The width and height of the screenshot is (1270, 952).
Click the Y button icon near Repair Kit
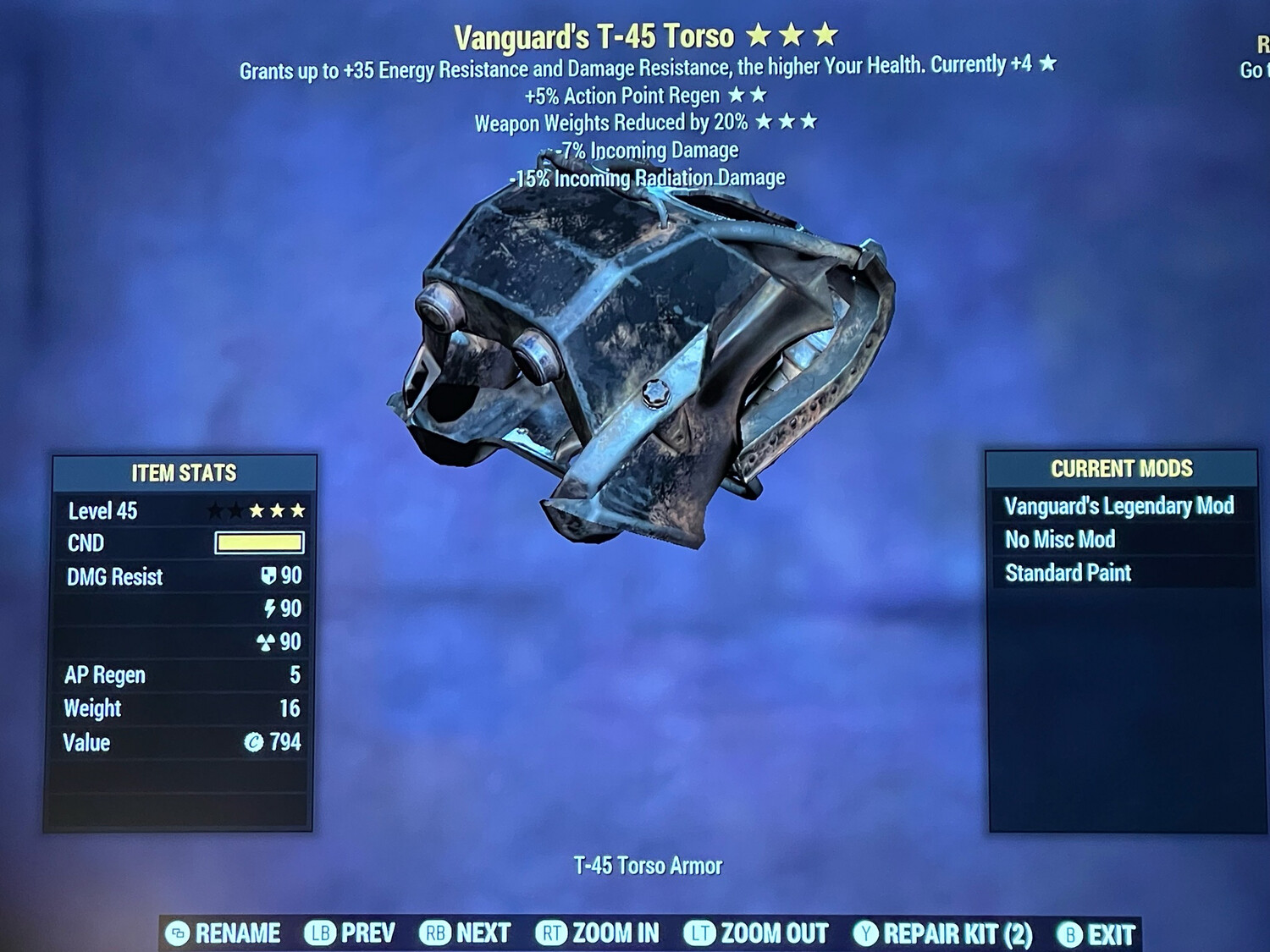click(865, 934)
